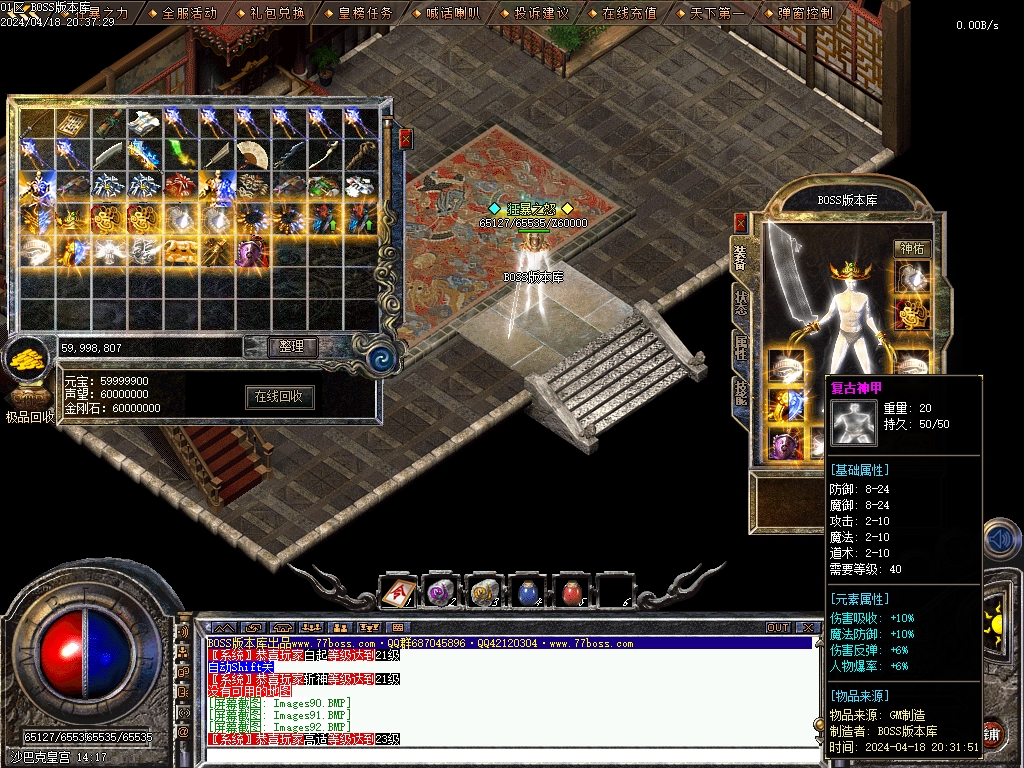The width and height of the screenshot is (1024, 768).
Task: Open the 全服活动 server events menu
Action: click(x=189, y=13)
